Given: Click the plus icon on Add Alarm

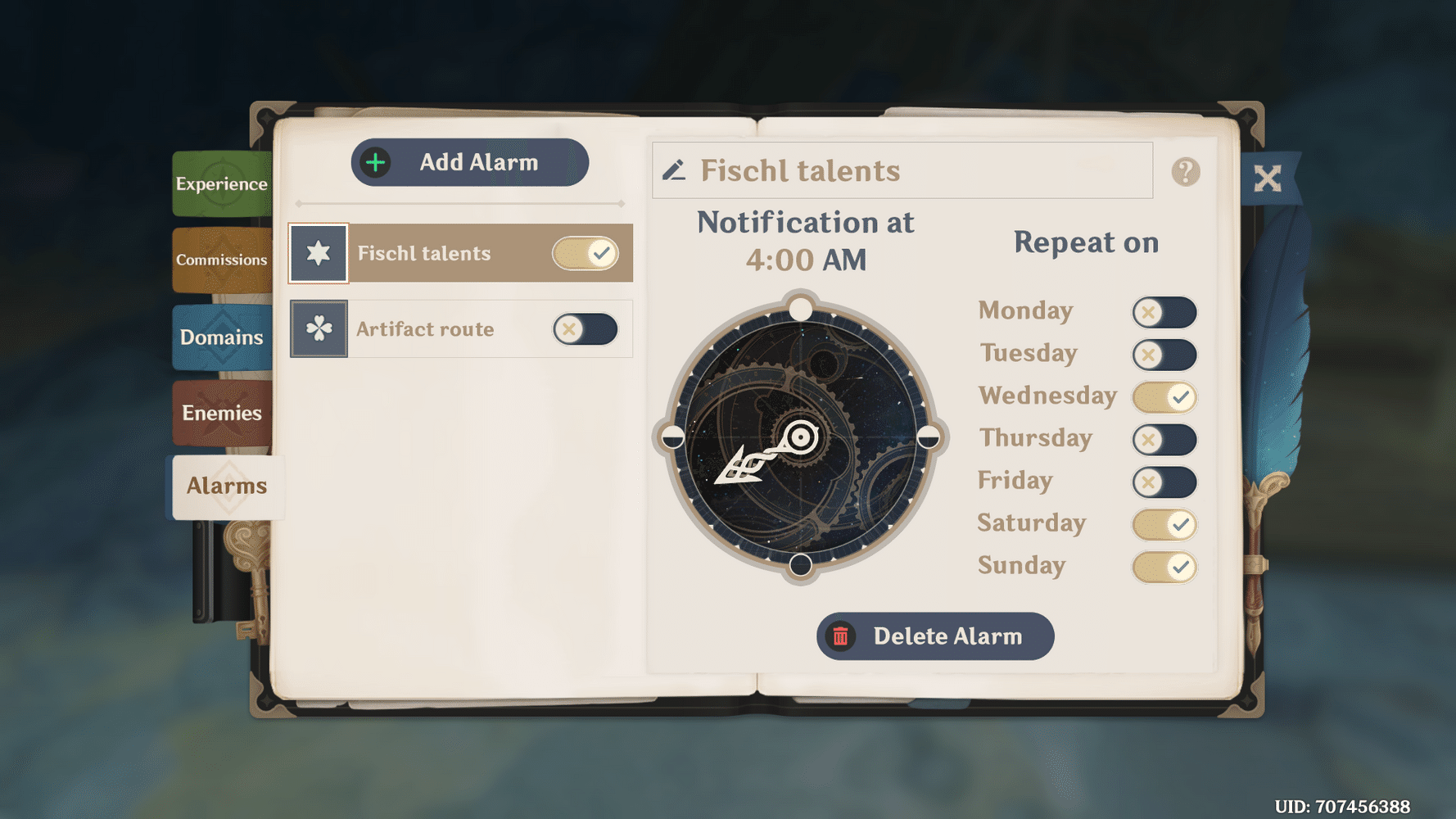Looking at the screenshot, I should tap(374, 161).
